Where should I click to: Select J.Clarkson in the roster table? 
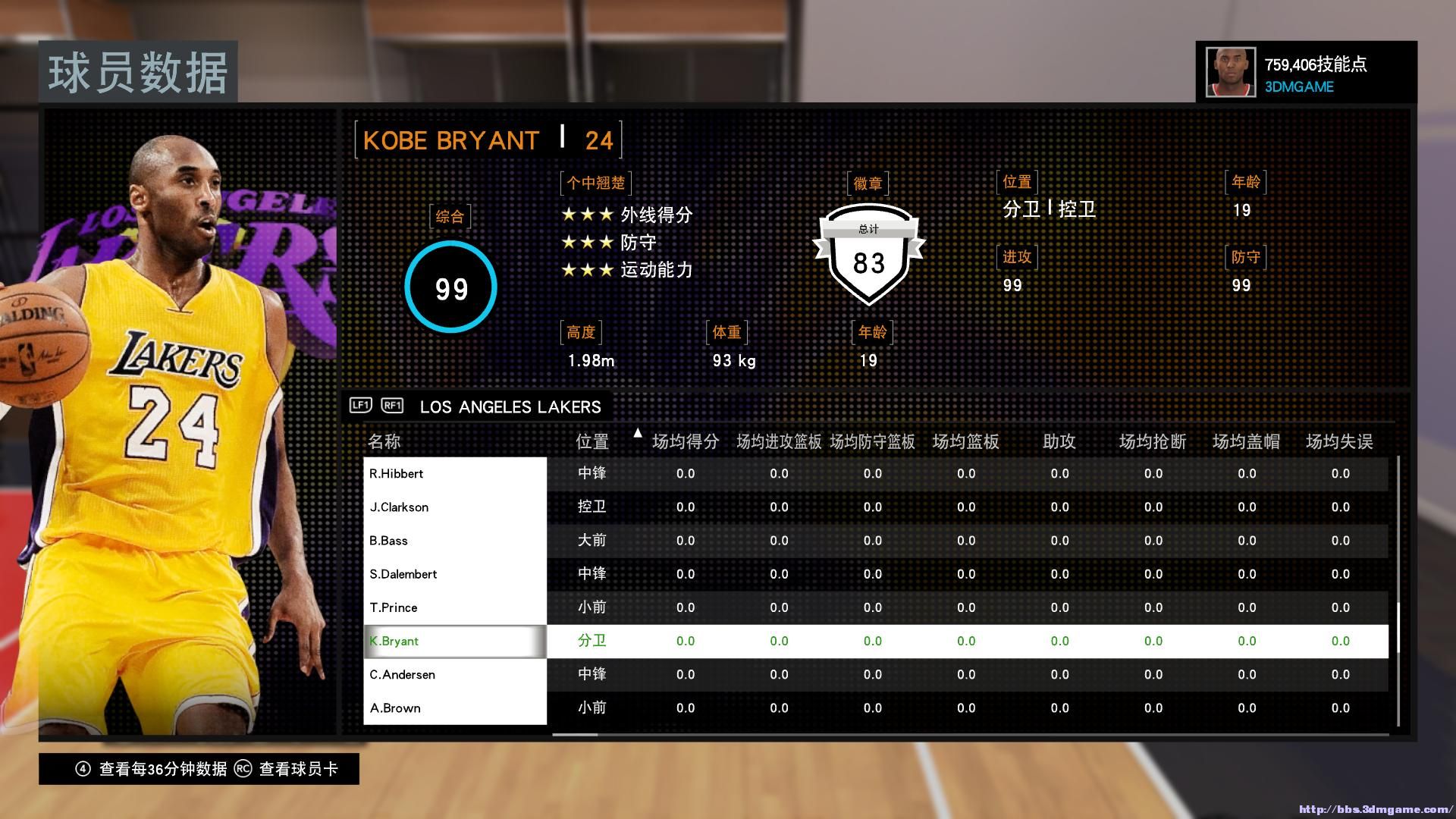(455, 507)
